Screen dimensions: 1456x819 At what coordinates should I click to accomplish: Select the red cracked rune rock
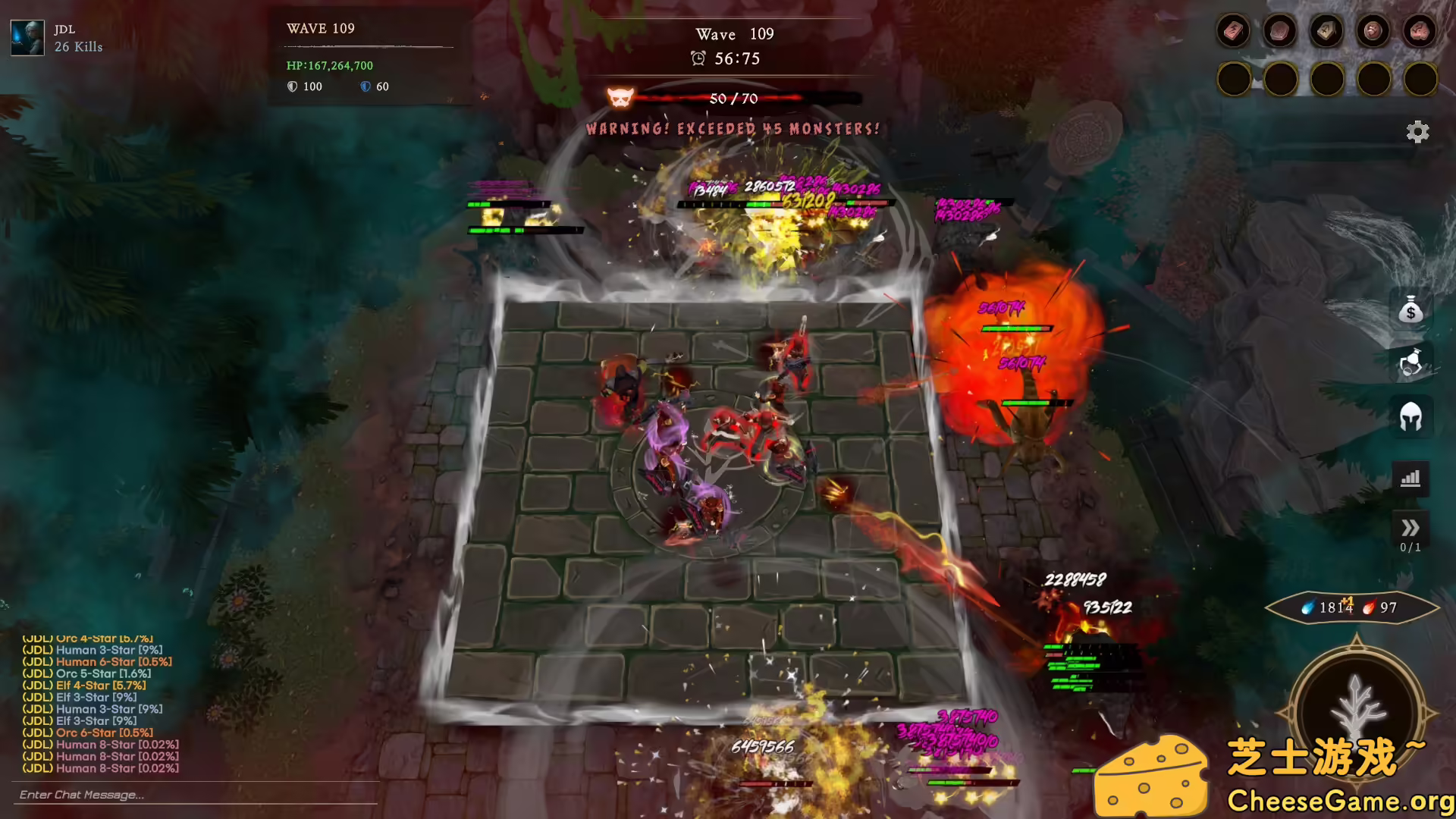pyautogui.click(x=1419, y=32)
